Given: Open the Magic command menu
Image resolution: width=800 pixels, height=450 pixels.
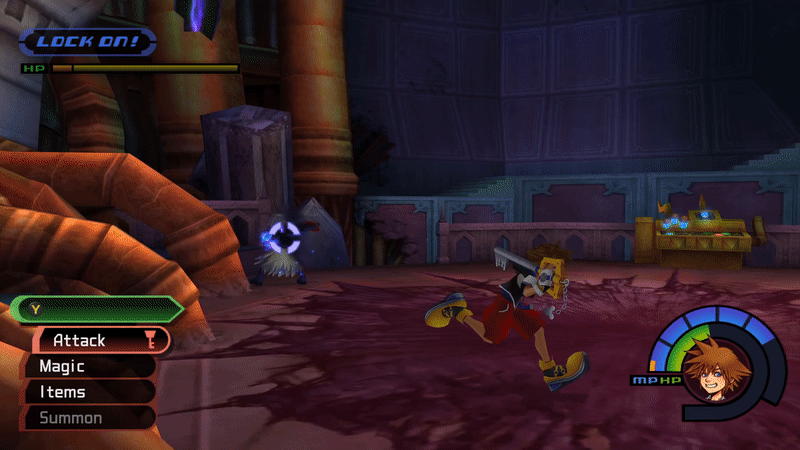Looking at the screenshot, I should click(90, 367).
